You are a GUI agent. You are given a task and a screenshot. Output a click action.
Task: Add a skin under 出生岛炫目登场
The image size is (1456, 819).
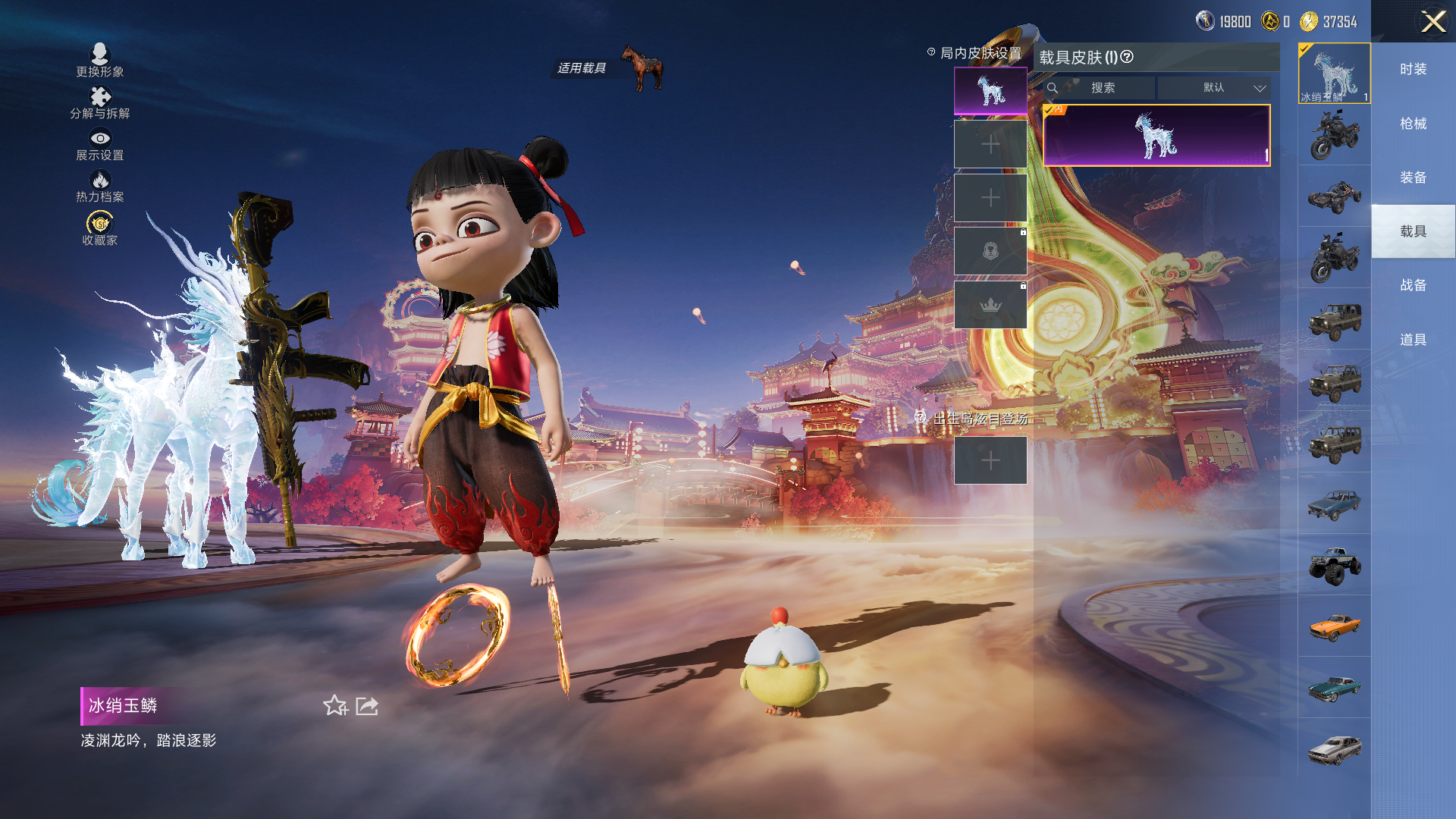(990, 460)
